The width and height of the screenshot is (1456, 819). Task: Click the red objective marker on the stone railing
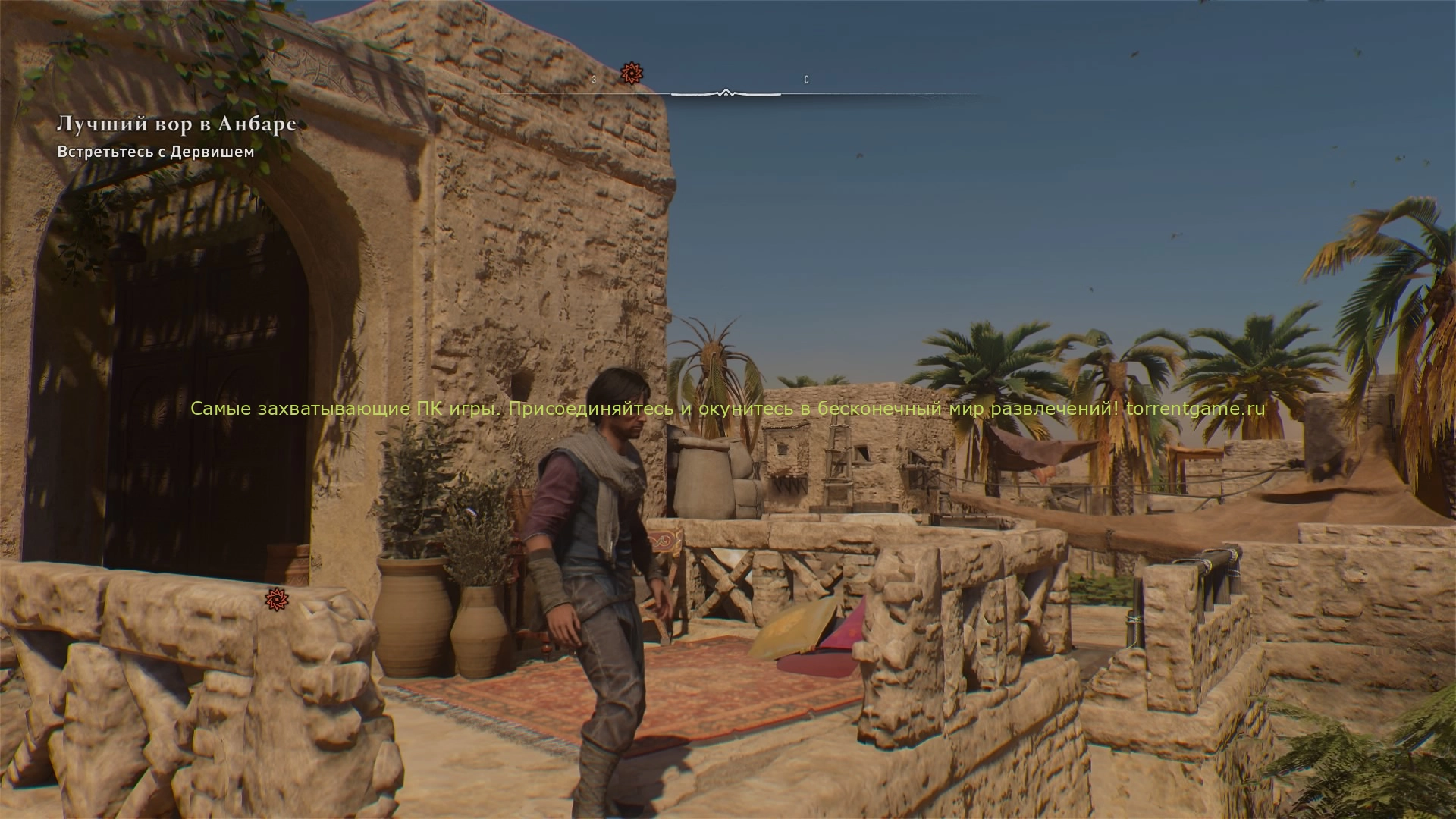coord(277,599)
